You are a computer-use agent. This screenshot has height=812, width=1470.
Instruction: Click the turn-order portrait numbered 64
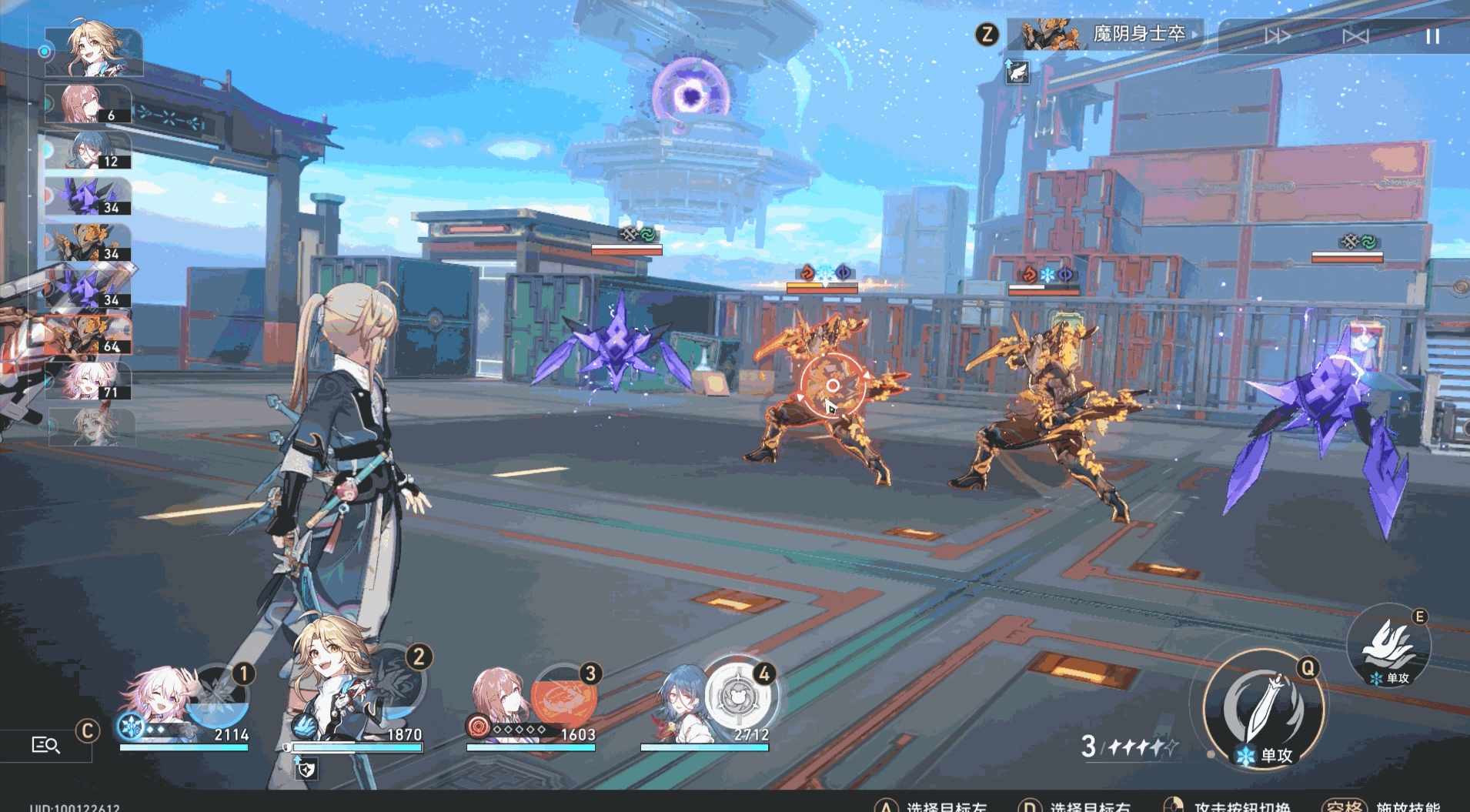88,336
